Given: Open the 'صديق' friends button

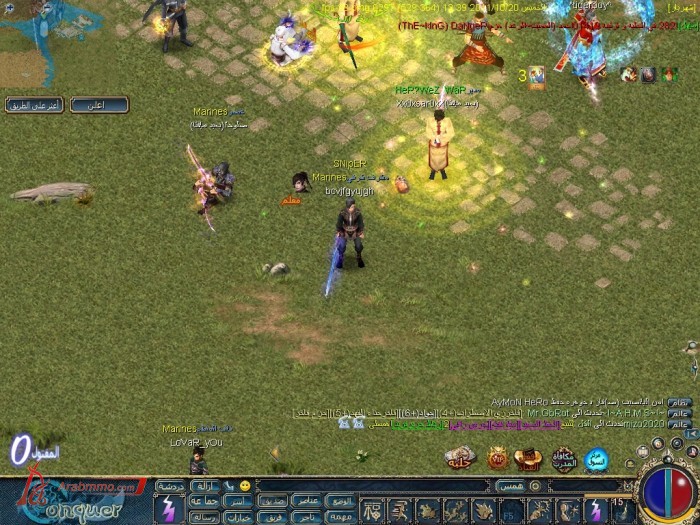Looking at the screenshot, I should pyautogui.click(x=273, y=500).
